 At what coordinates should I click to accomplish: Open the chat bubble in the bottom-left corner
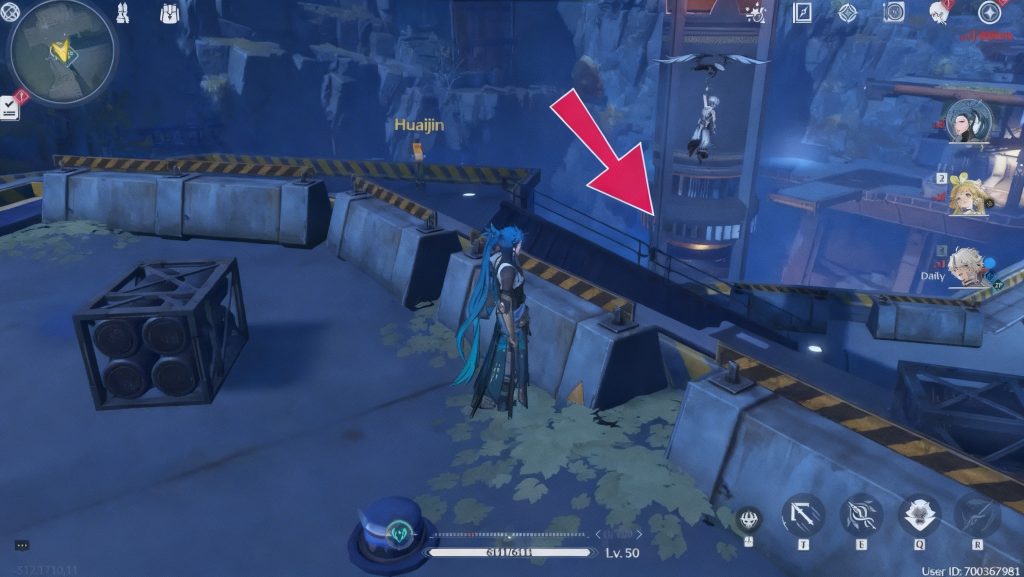[x=21, y=545]
